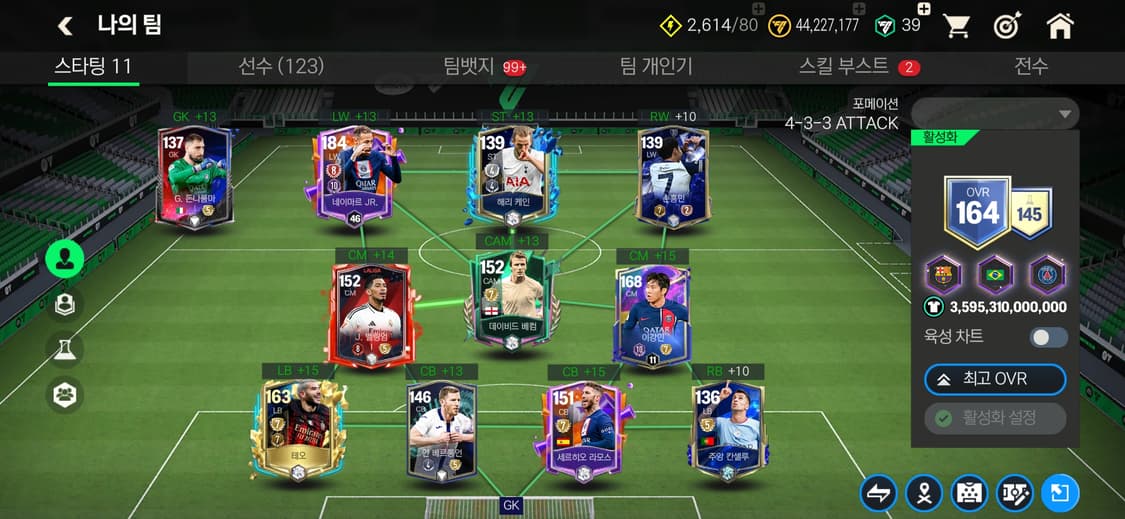Screen dimensions: 1125x519
Task: Switch to the 팀 개인기 tab
Action: click(x=656, y=66)
